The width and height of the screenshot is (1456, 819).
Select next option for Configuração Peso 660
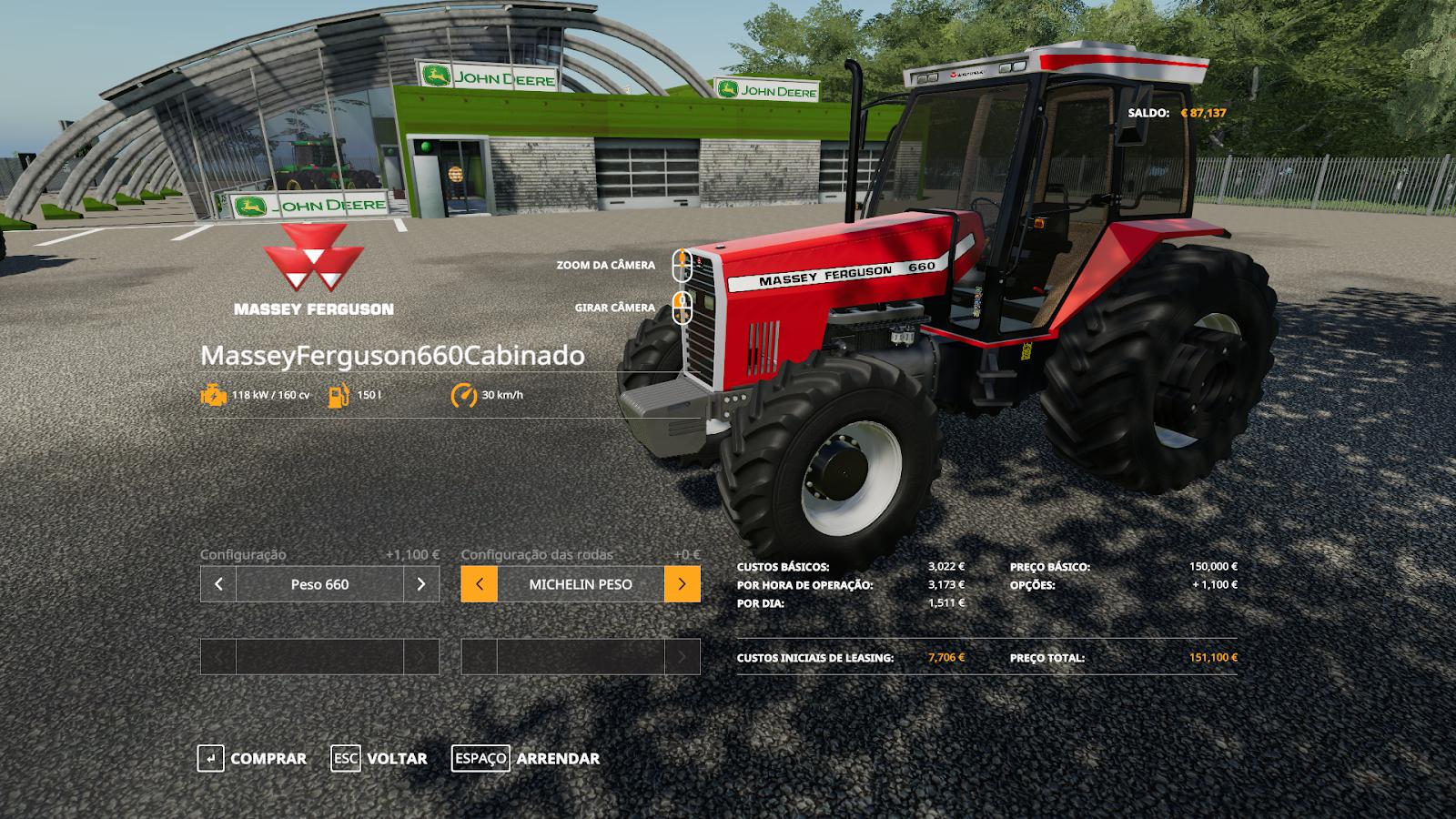pos(421,584)
